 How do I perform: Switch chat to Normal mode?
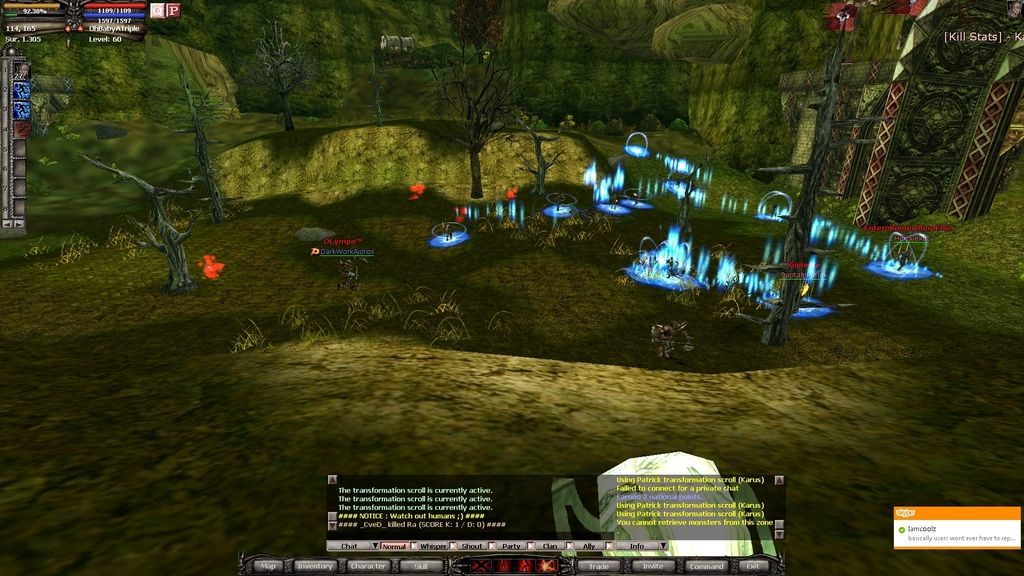click(394, 546)
